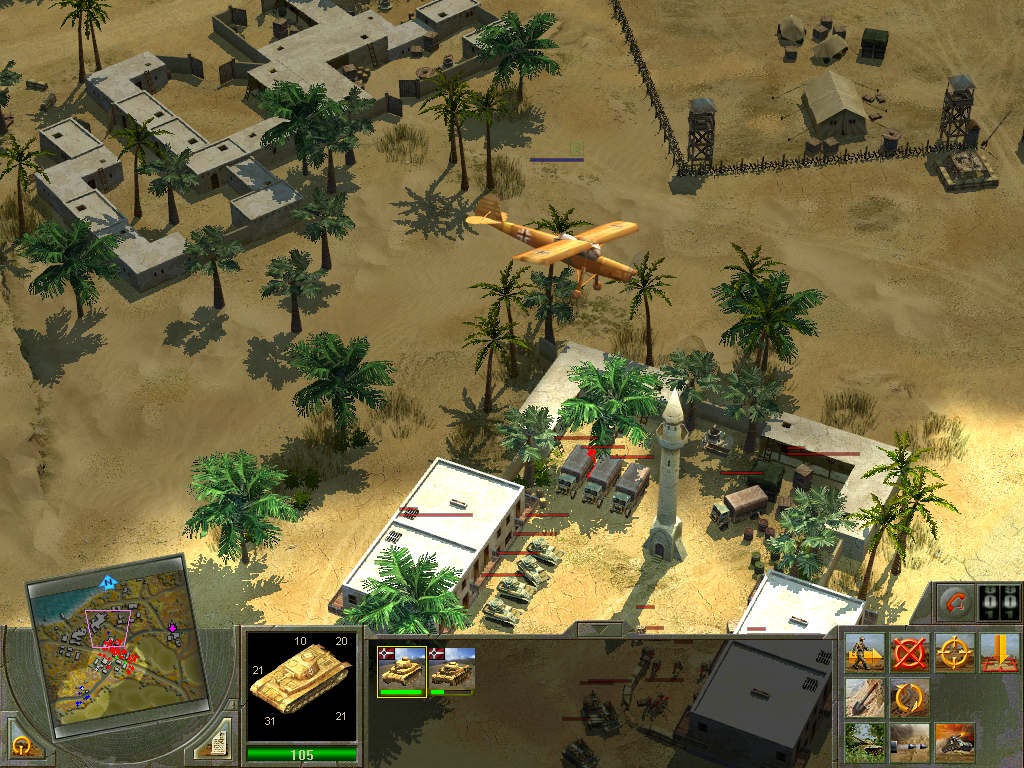
Task: Call reinforcements with the red phone button
Action: tap(955, 604)
